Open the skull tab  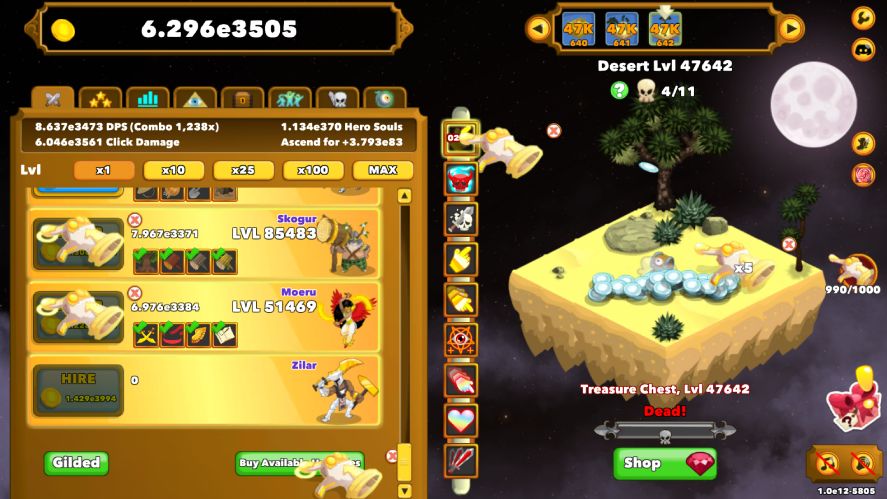pos(337,99)
